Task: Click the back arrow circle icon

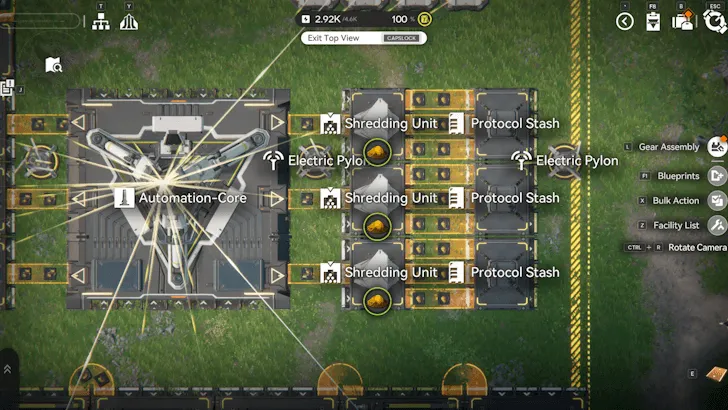Action: click(x=625, y=21)
